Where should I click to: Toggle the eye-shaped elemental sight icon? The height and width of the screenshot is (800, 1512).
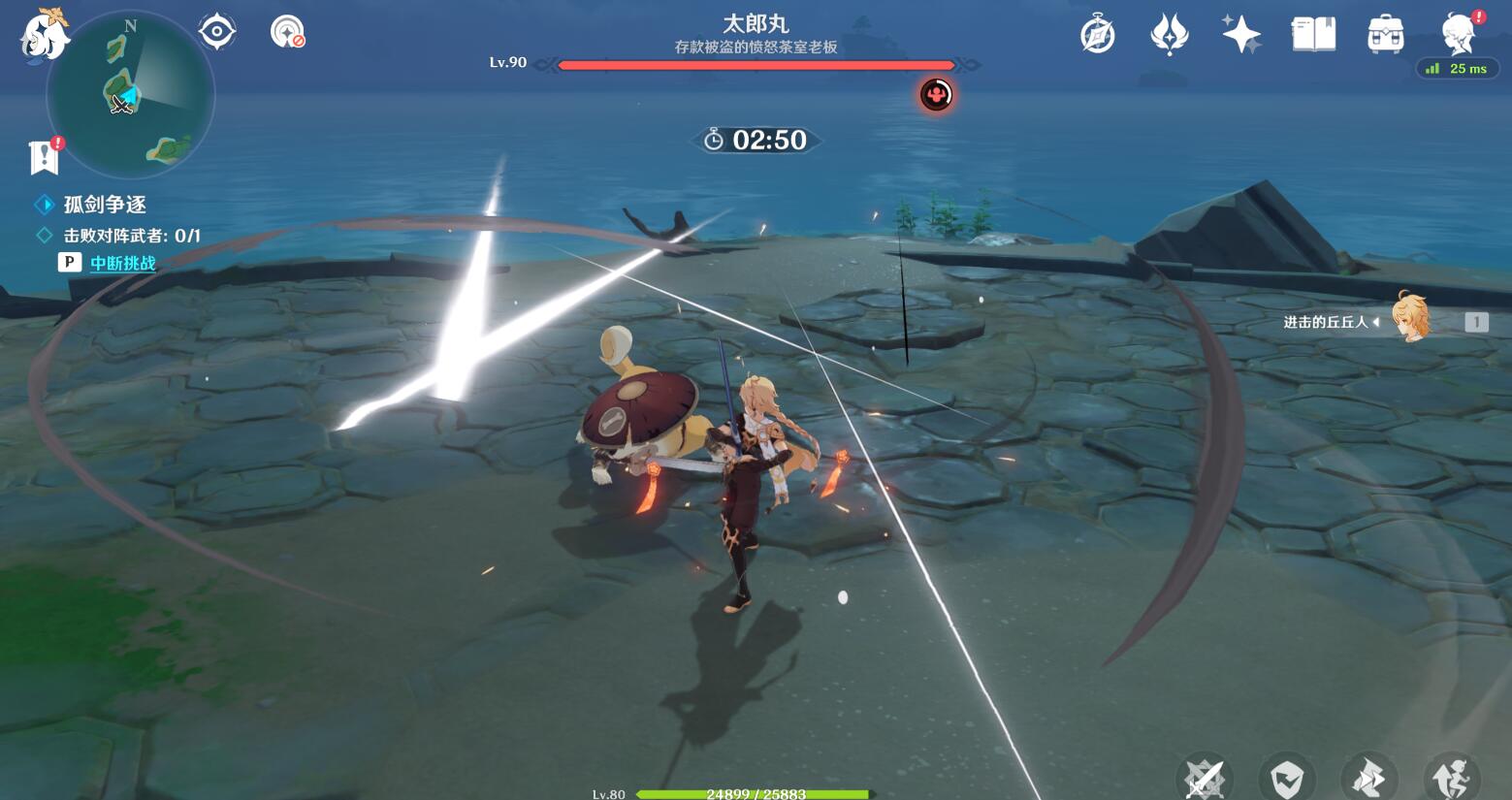coord(216,32)
